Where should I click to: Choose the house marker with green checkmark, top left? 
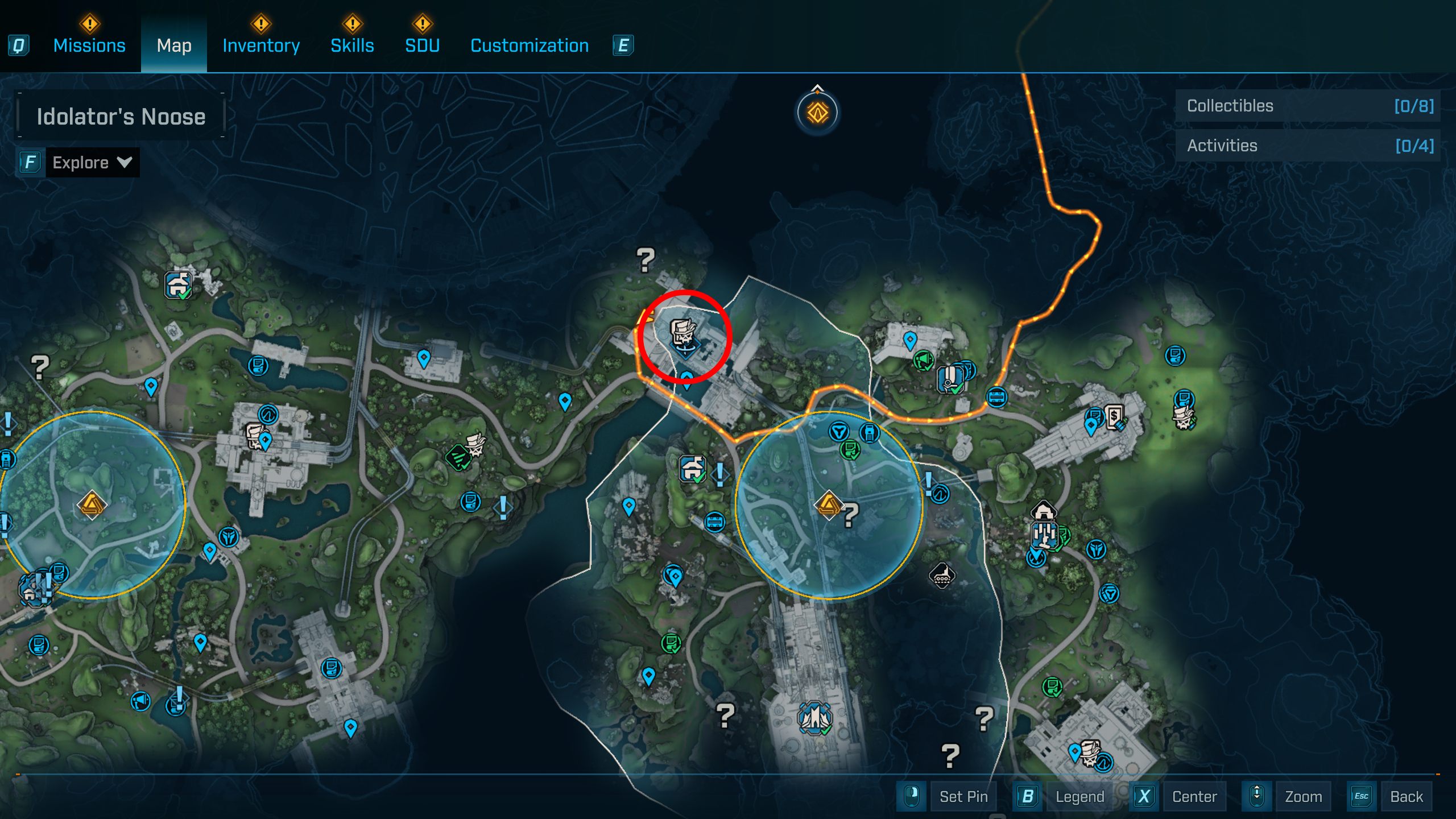click(x=179, y=284)
